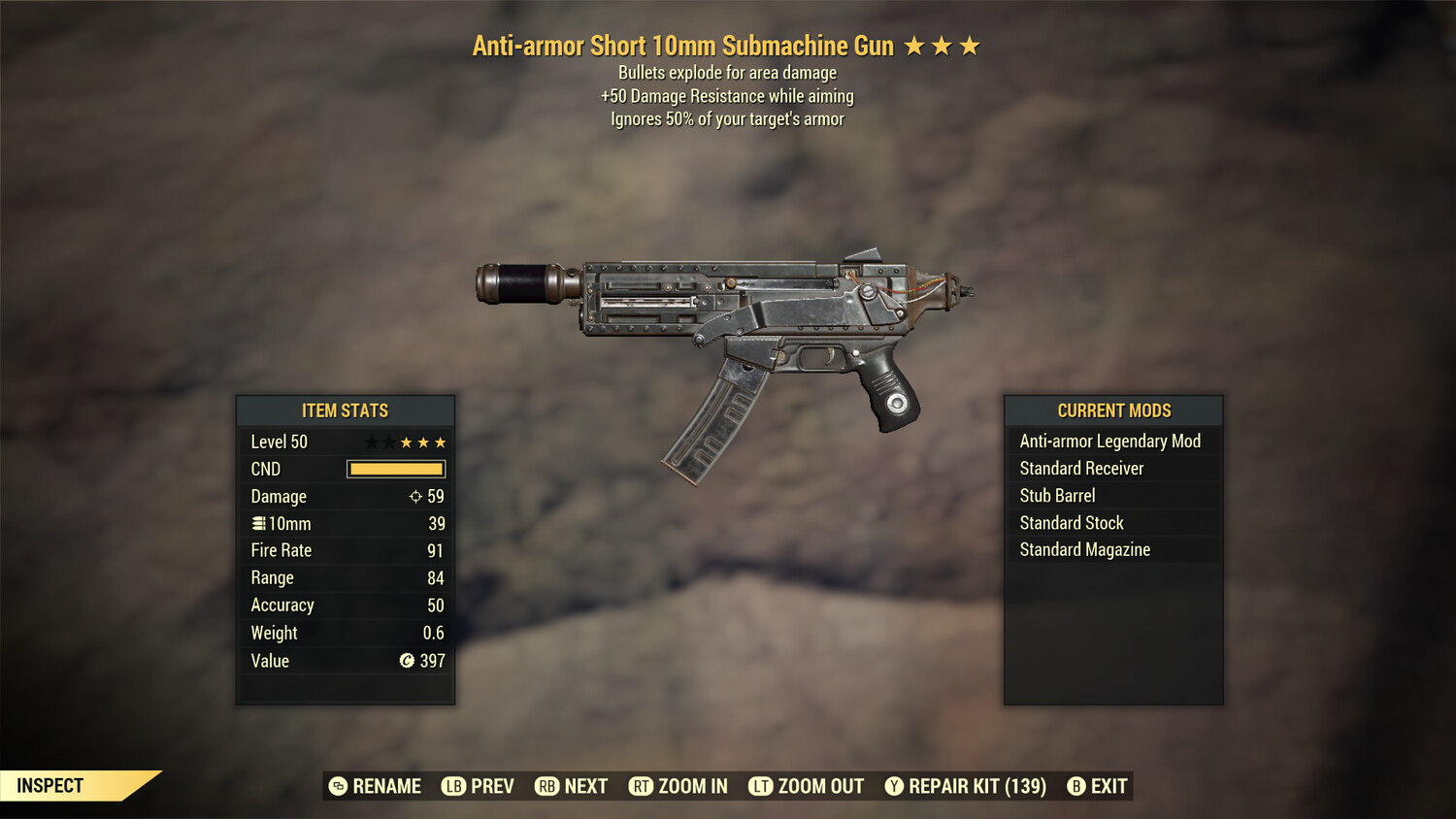This screenshot has height=819, width=1456.
Task: Select the INSPECT label at bottom left
Action: click(x=50, y=785)
